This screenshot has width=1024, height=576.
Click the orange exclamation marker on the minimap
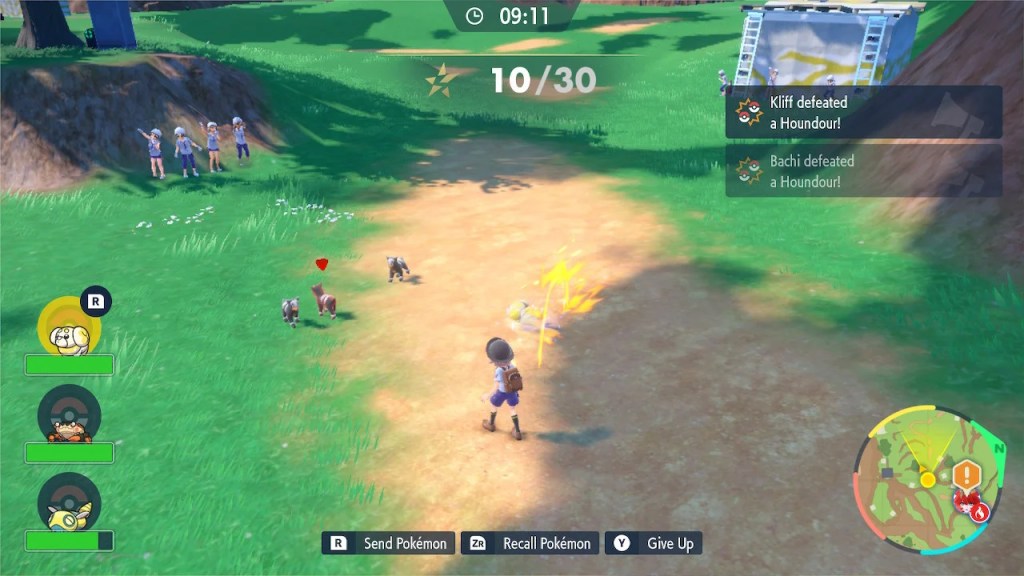967,476
